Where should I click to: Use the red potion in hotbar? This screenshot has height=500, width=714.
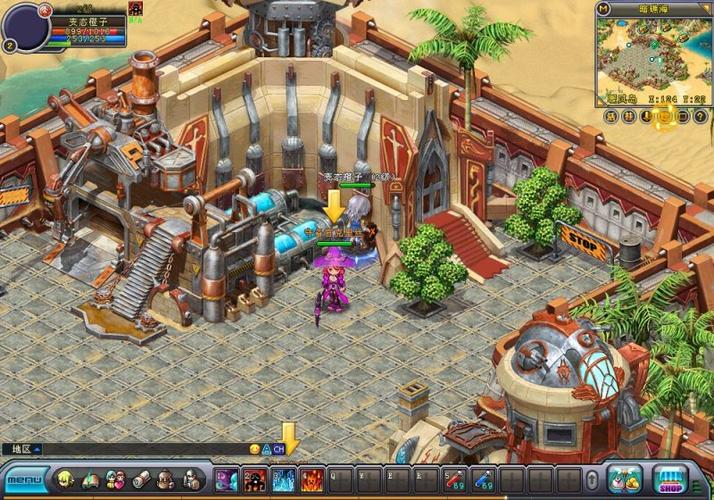[454, 479]
